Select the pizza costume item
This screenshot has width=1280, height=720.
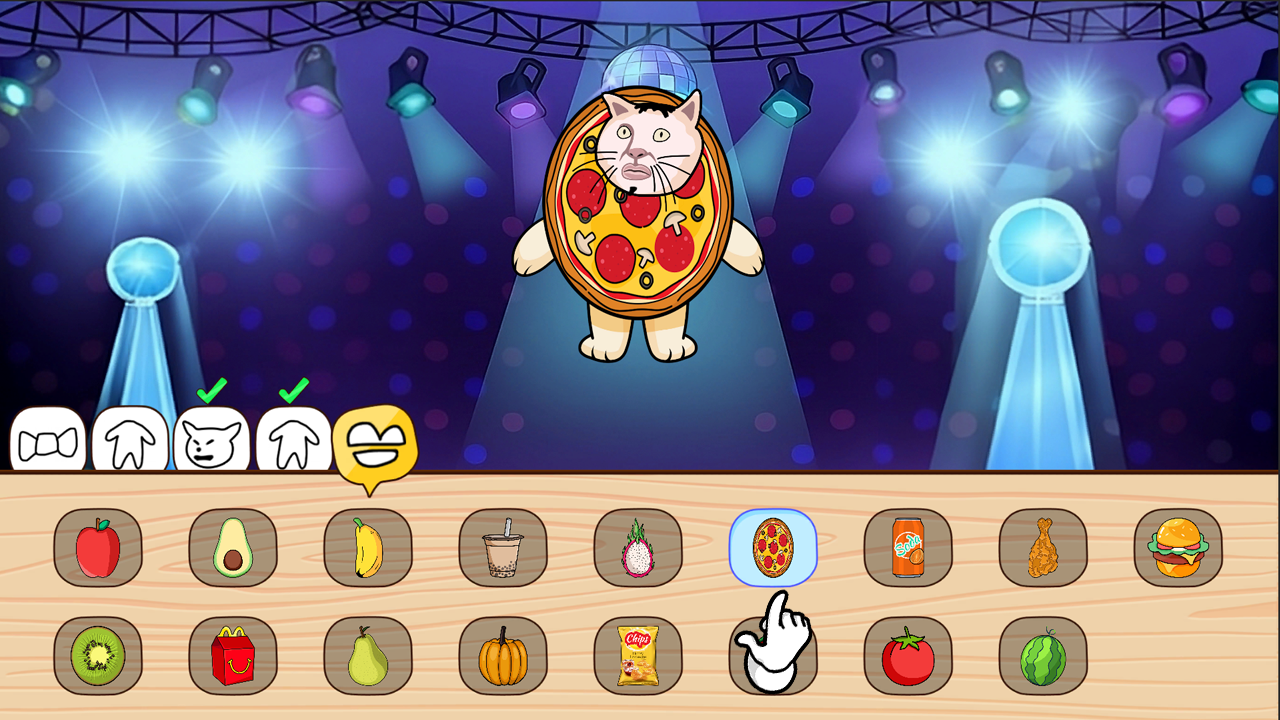(x=775, y=546)
